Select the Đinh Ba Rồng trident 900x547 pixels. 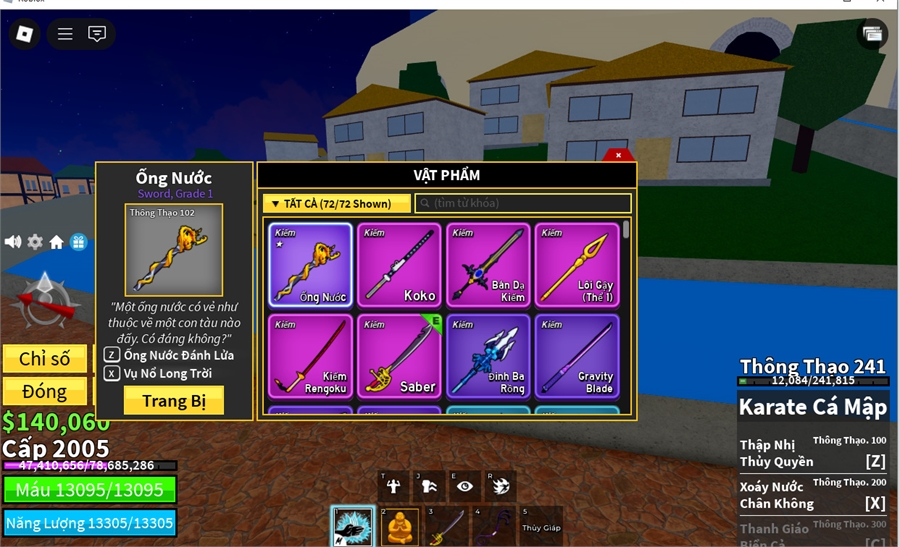[x=488, y=356]
